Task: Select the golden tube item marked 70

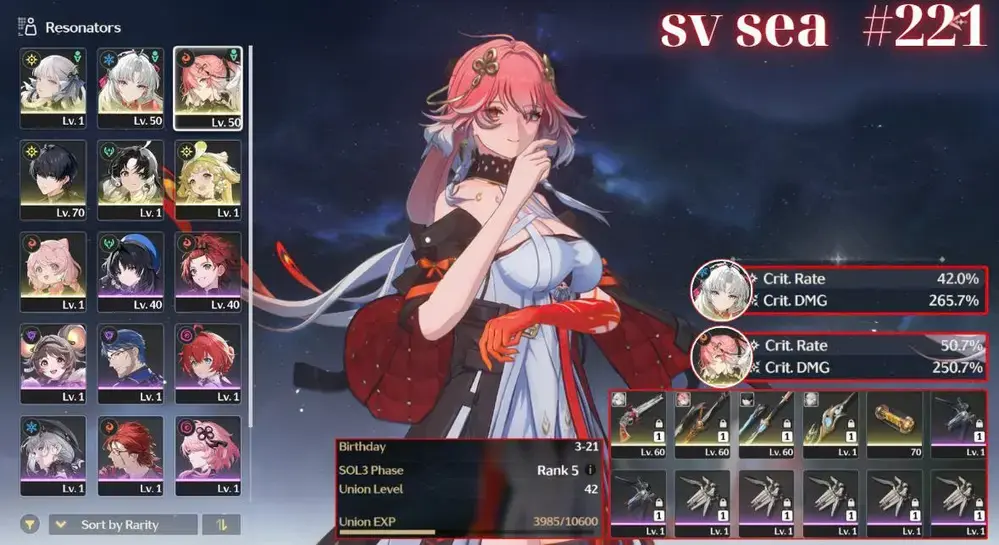Action: 894,425
